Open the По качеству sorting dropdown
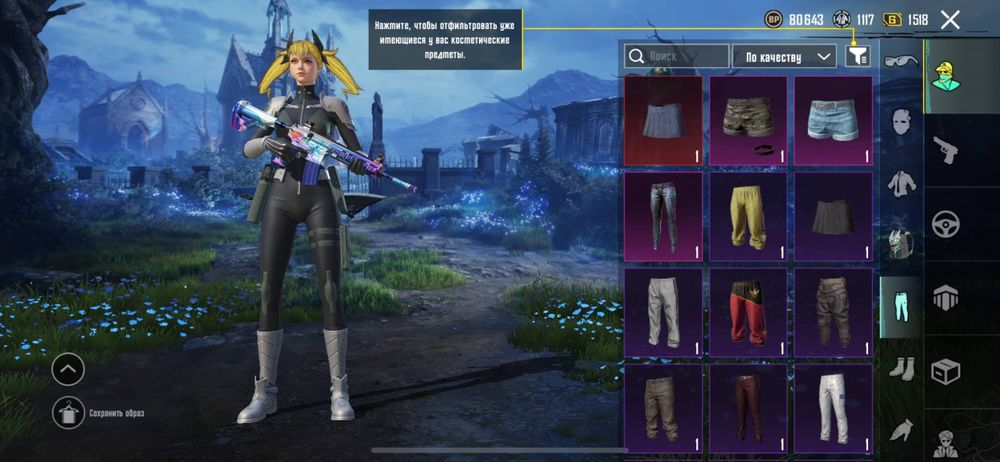Image resolution: width=1000 pixels, height=462 pixels. (784, 57)
